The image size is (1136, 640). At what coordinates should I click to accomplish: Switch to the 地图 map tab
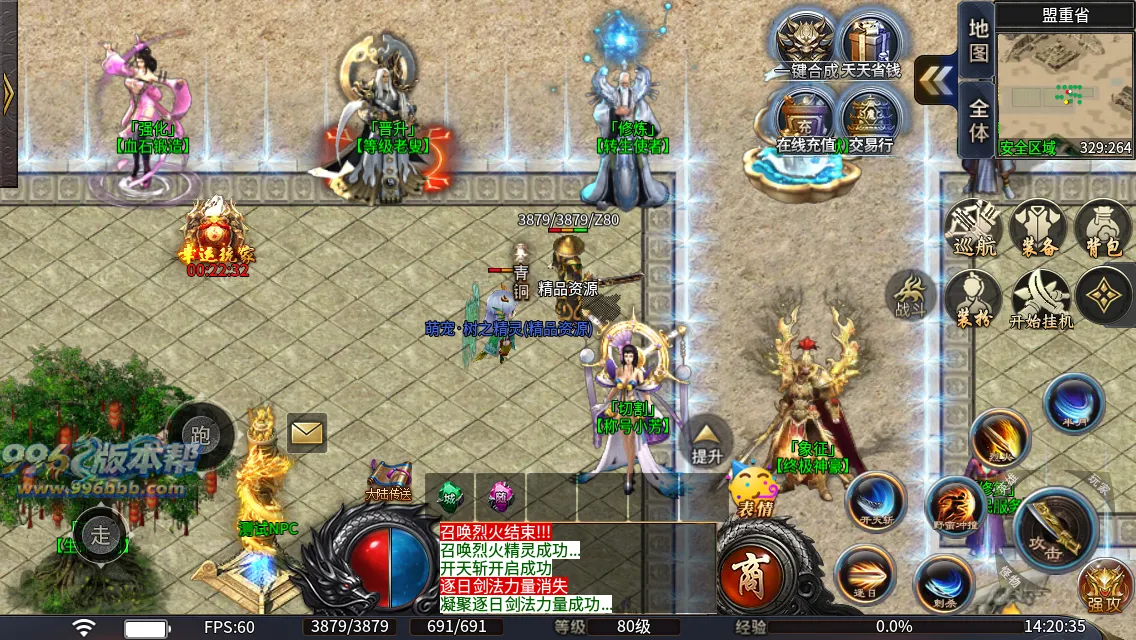pos(979,40)
